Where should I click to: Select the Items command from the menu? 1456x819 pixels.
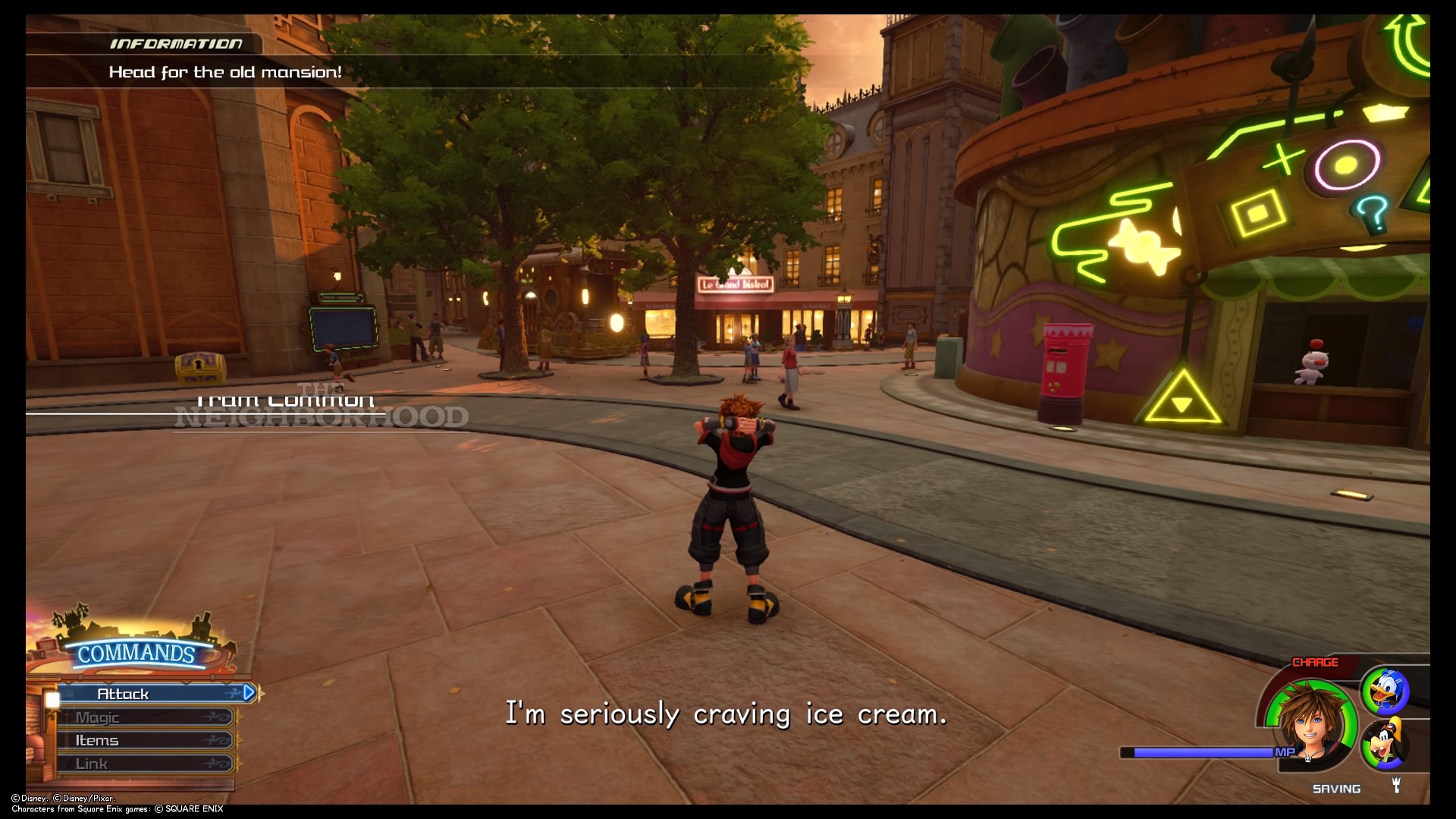pos(97,739)
